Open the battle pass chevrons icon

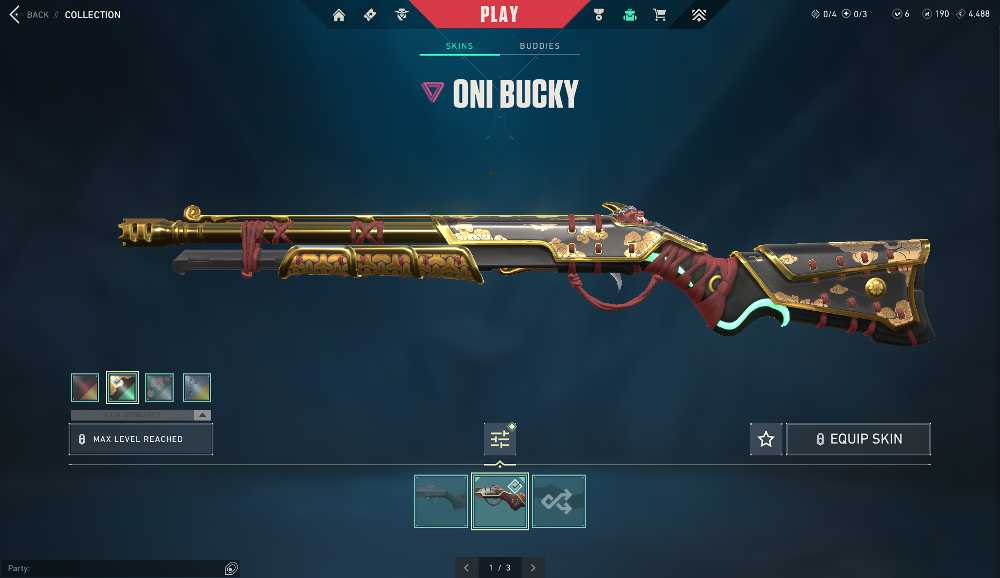click(699, 15)
